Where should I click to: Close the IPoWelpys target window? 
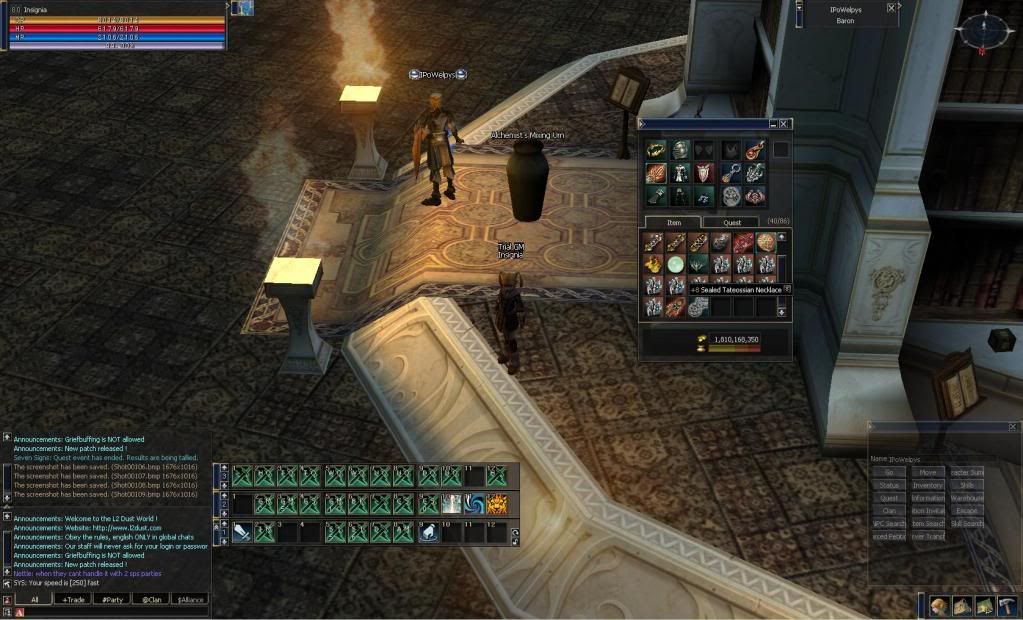pyautogui.click(x=891, y=8)
